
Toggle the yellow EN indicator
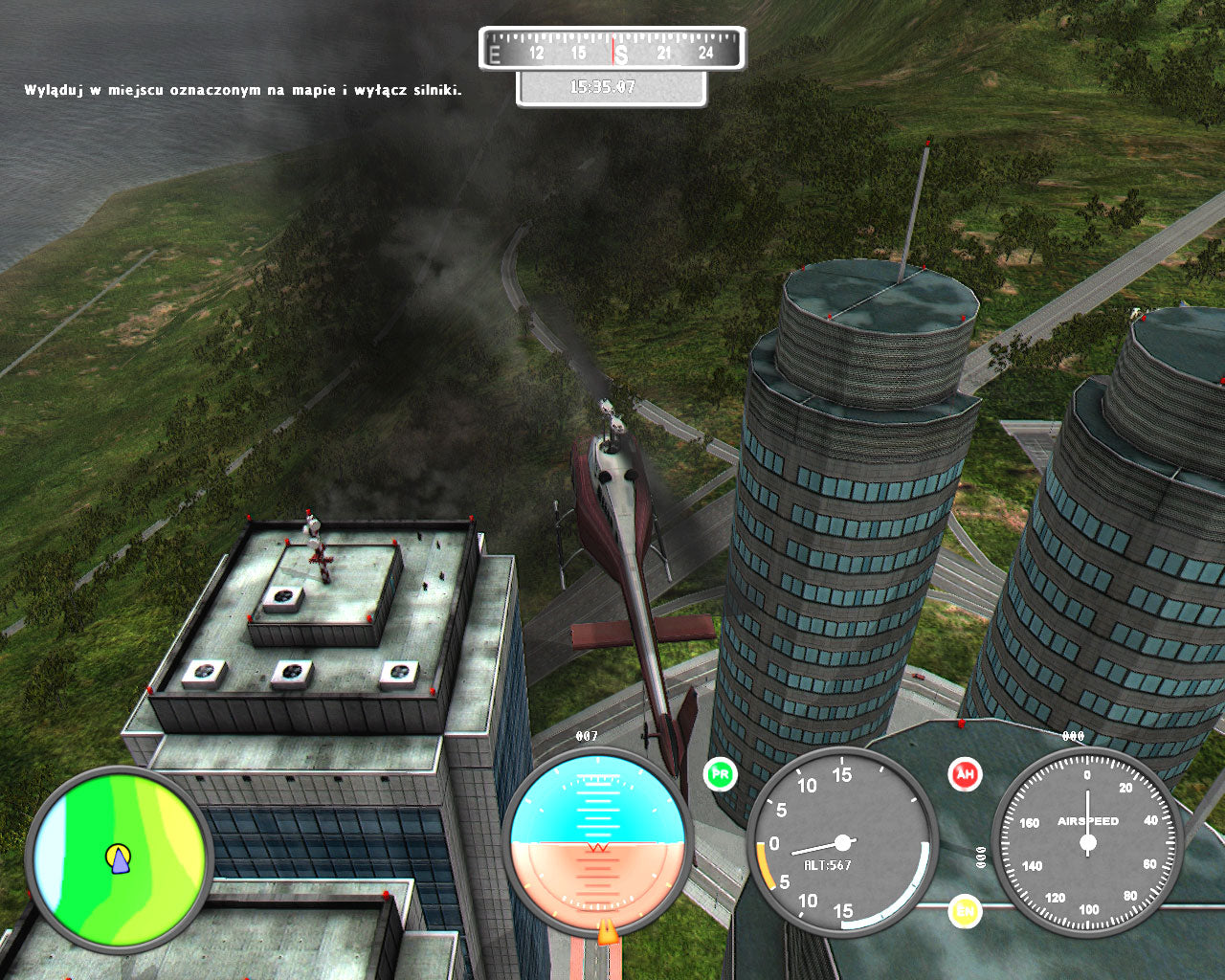click(965, 910)
